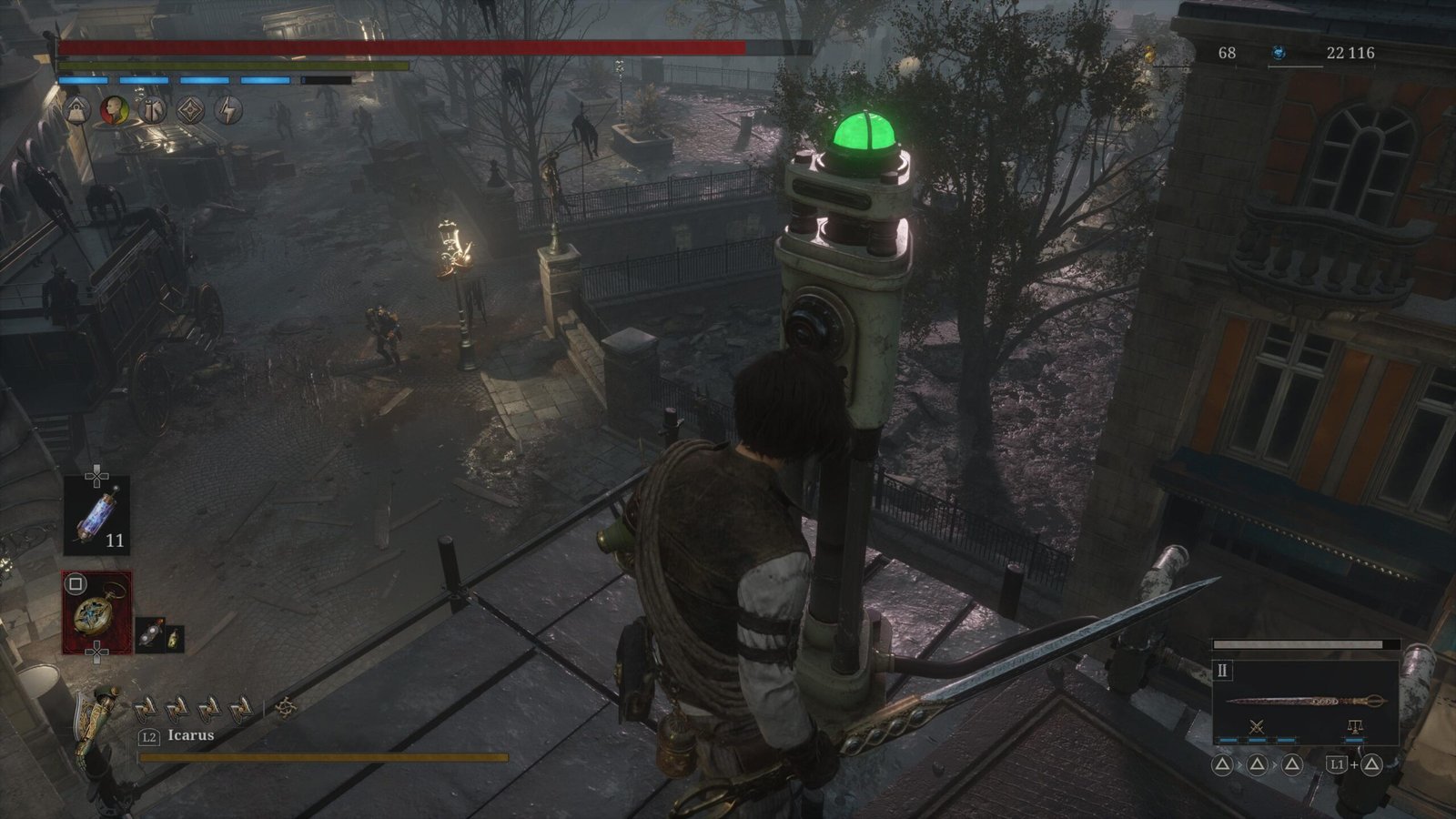Screen dimensions: 1456x819
Task: Select the Pulse Cell healing item slot
Action: pos(96,515)
